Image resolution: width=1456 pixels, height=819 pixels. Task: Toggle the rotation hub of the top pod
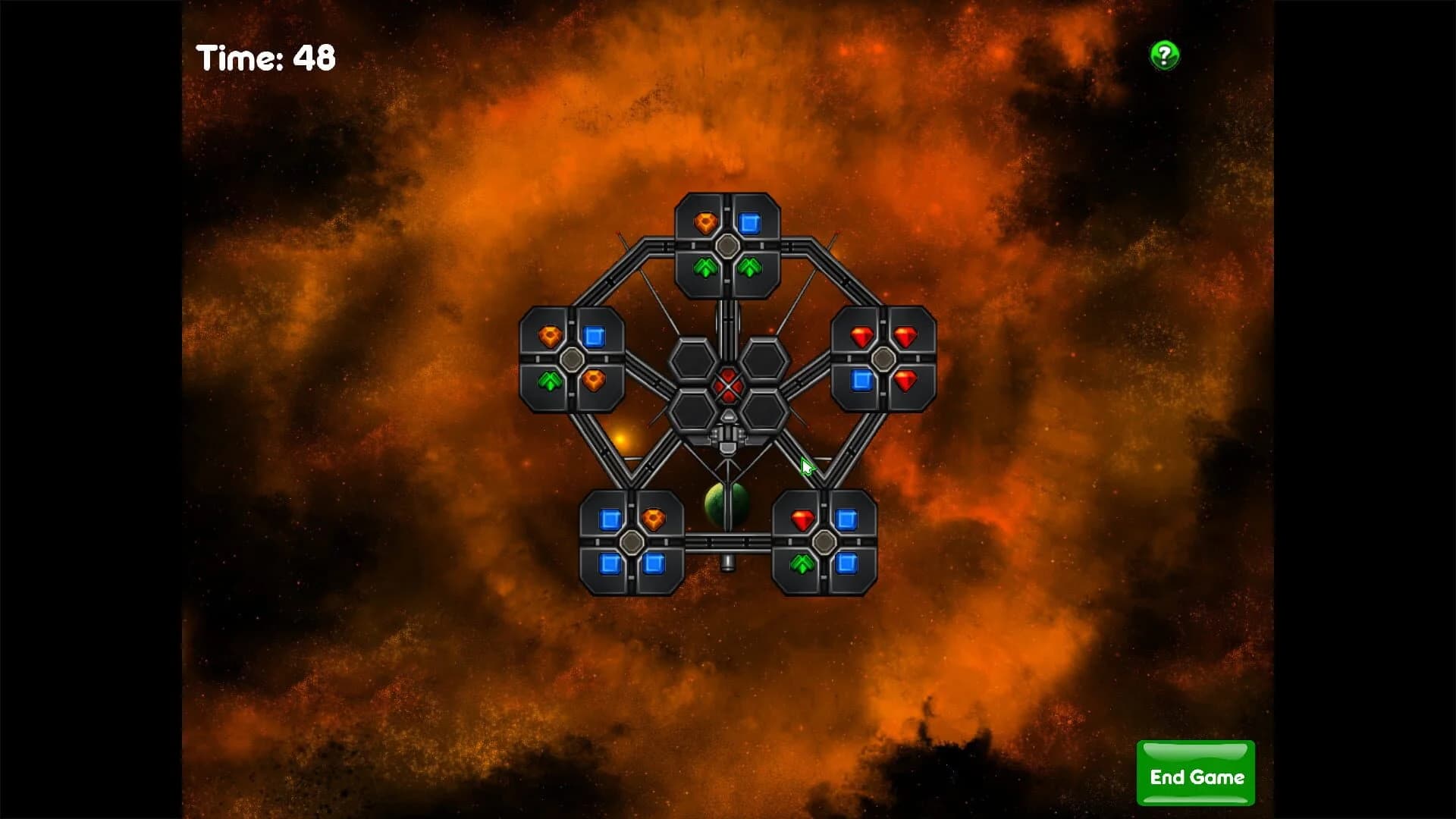(x=727, y=245)
